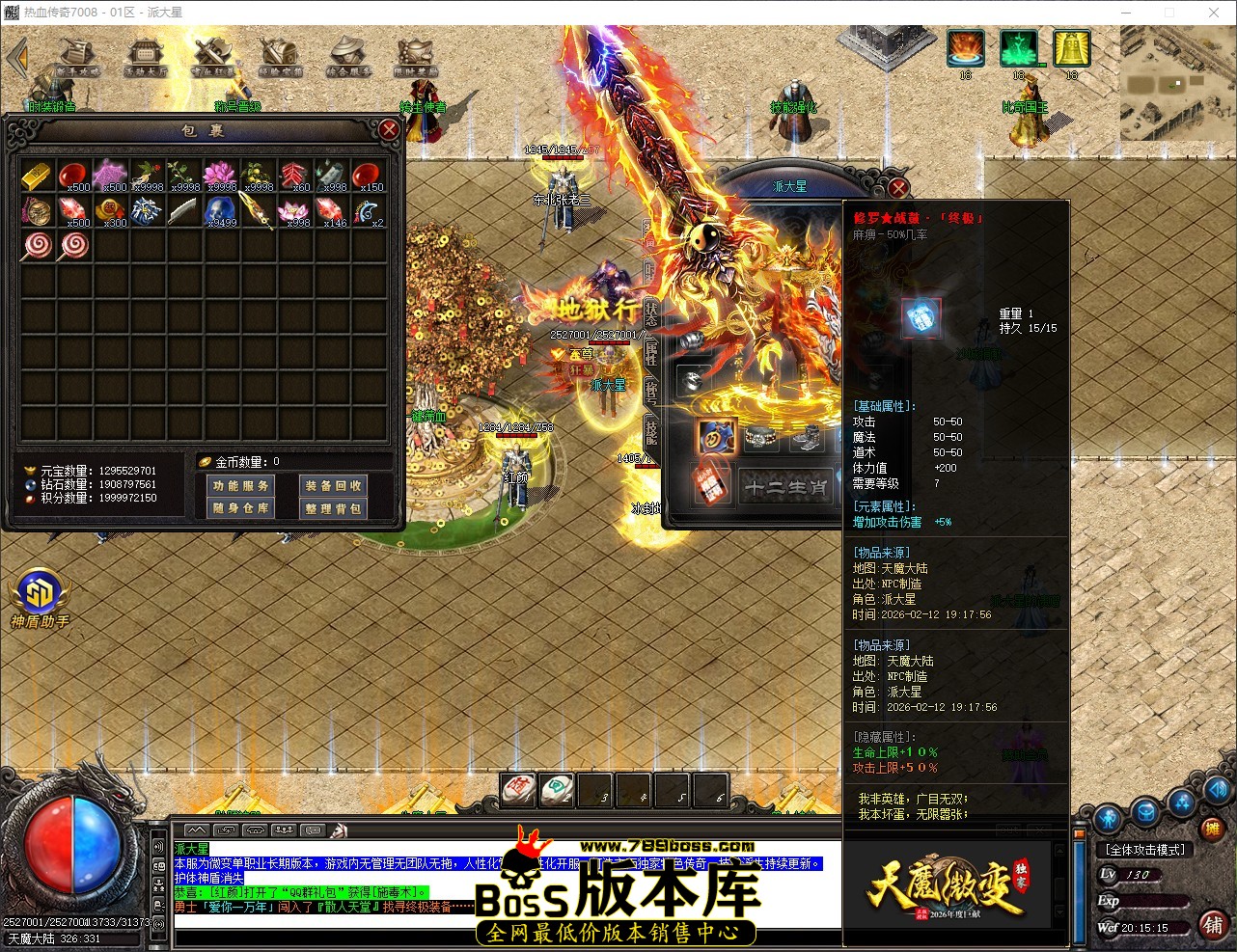Click the horse mount icon beside chat toolbar

pos(340,830)
